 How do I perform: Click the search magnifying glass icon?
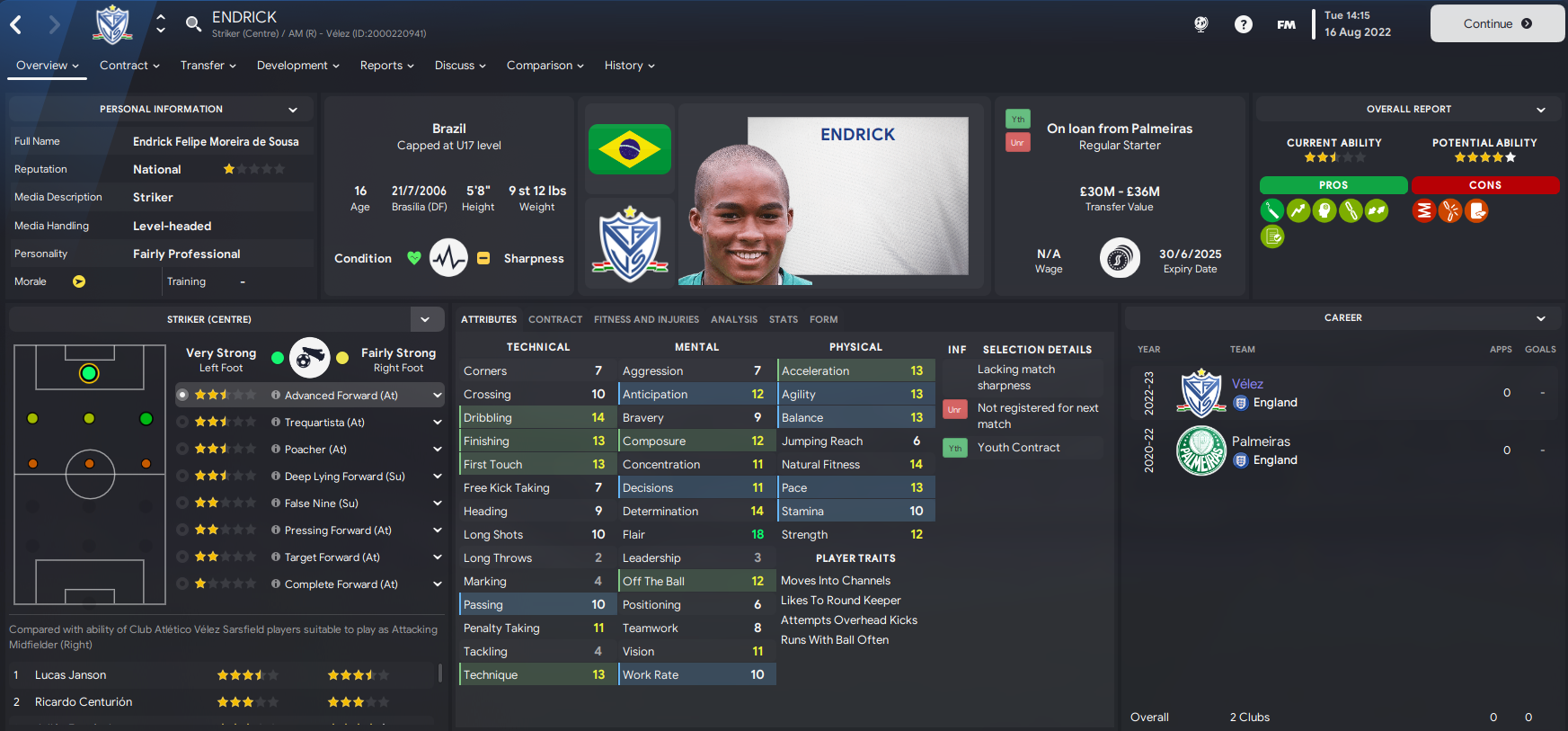tap(193, 23)
